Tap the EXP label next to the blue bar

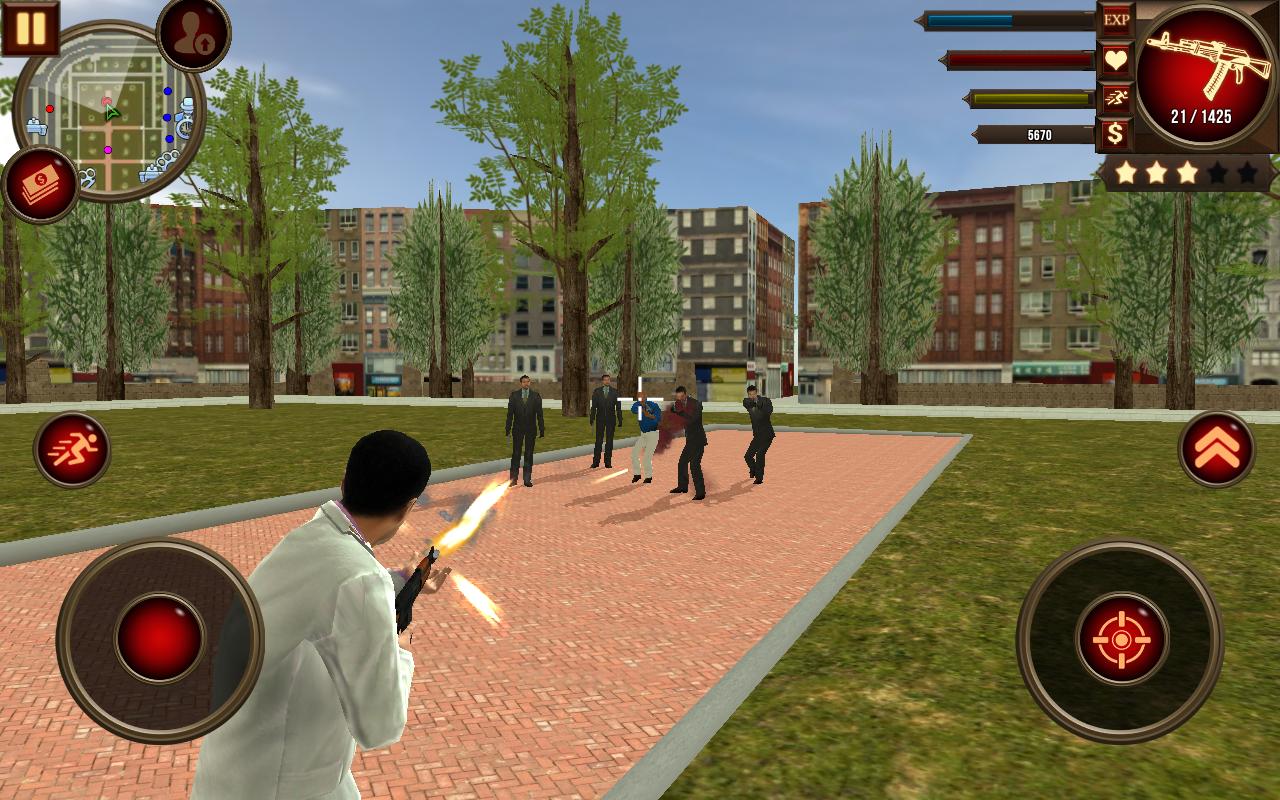(x=1117, y=19)
